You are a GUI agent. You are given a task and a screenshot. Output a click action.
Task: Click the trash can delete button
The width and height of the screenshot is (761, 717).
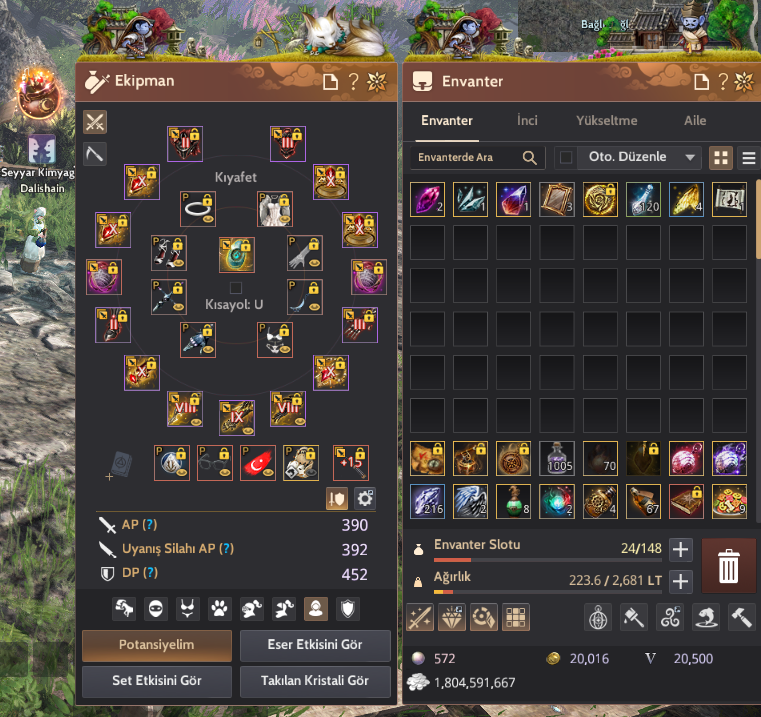728,567
